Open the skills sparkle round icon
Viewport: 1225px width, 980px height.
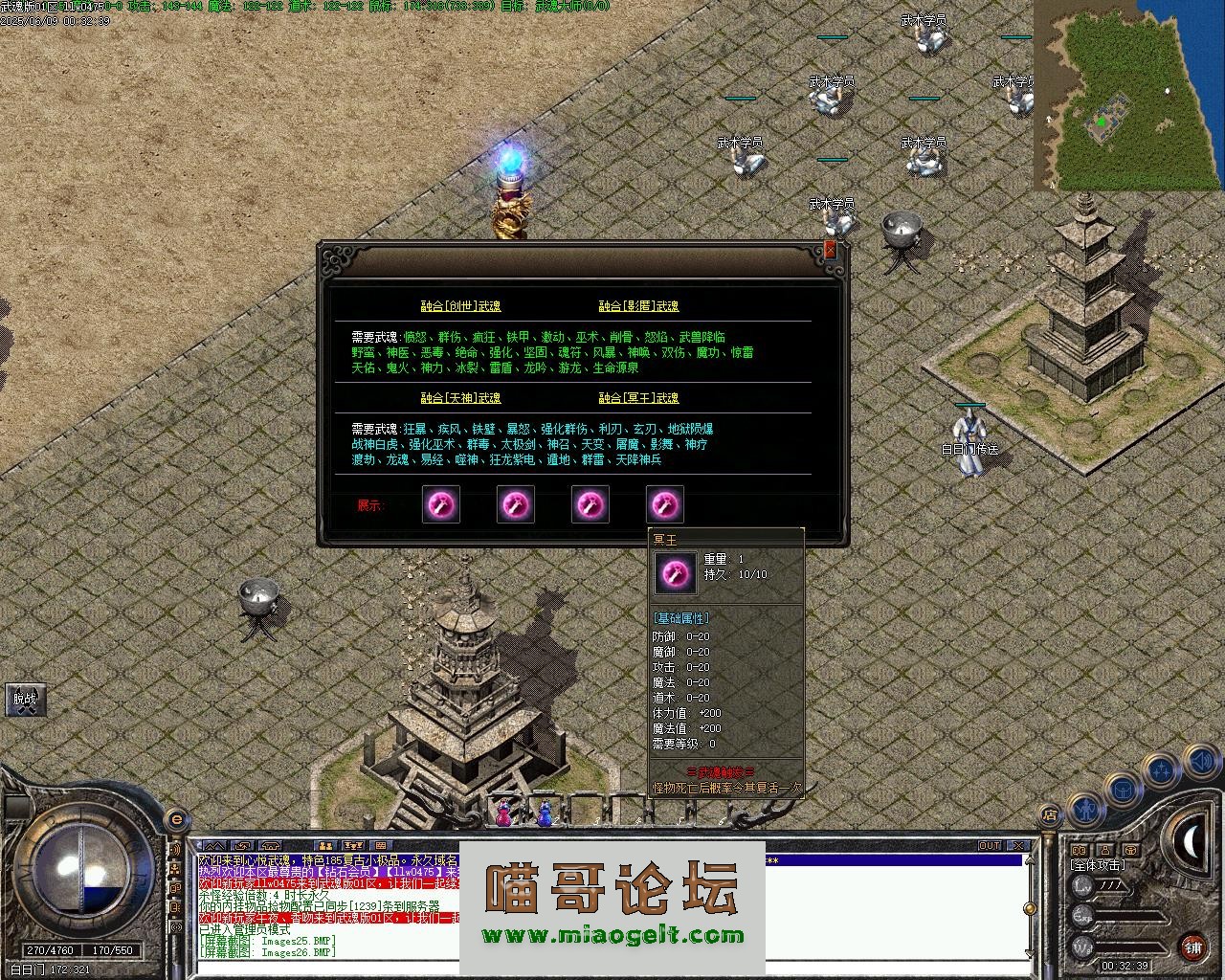click(x=1161, y=768)
